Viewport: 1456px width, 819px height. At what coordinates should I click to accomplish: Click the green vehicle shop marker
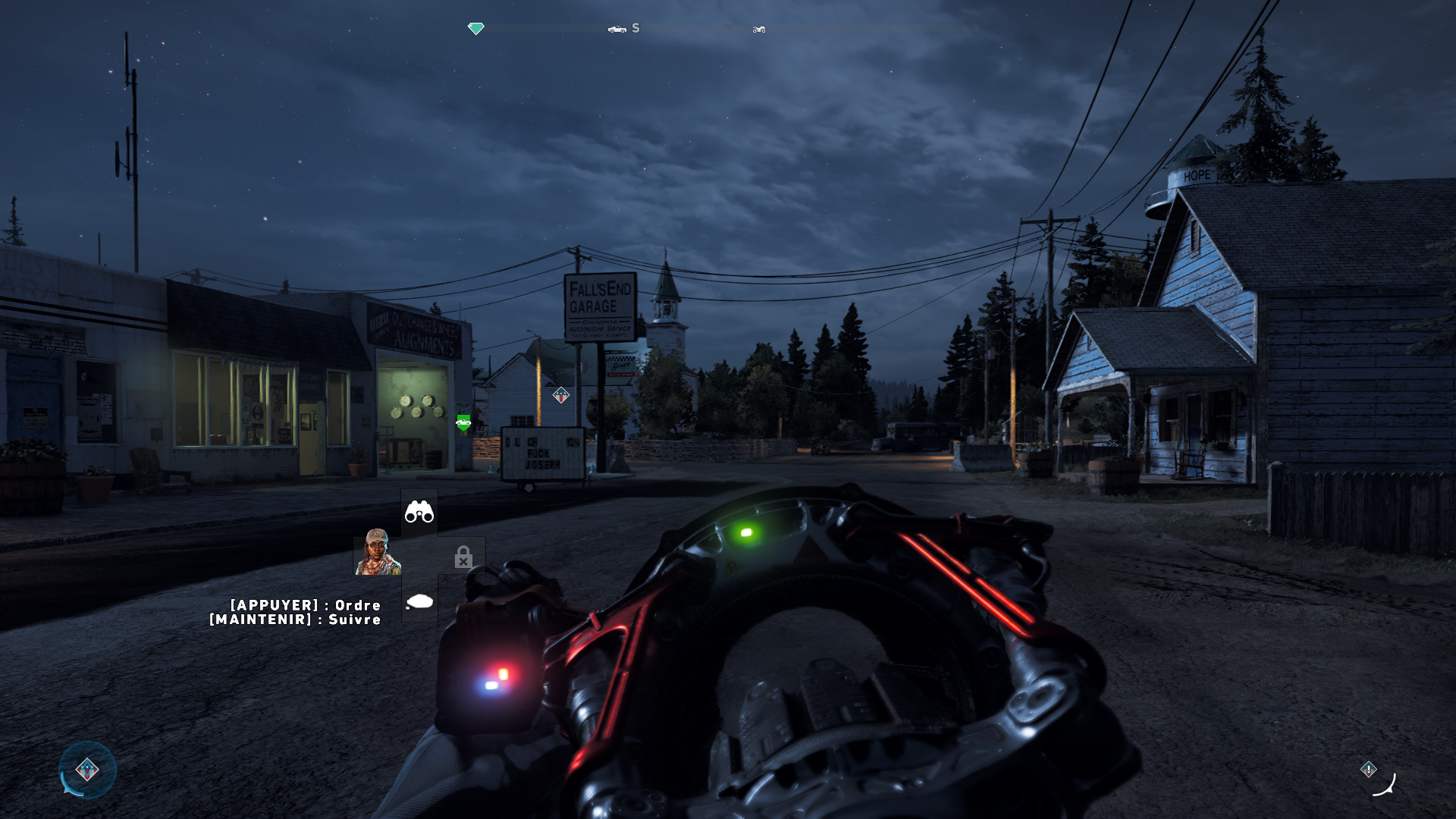point(463,422)
